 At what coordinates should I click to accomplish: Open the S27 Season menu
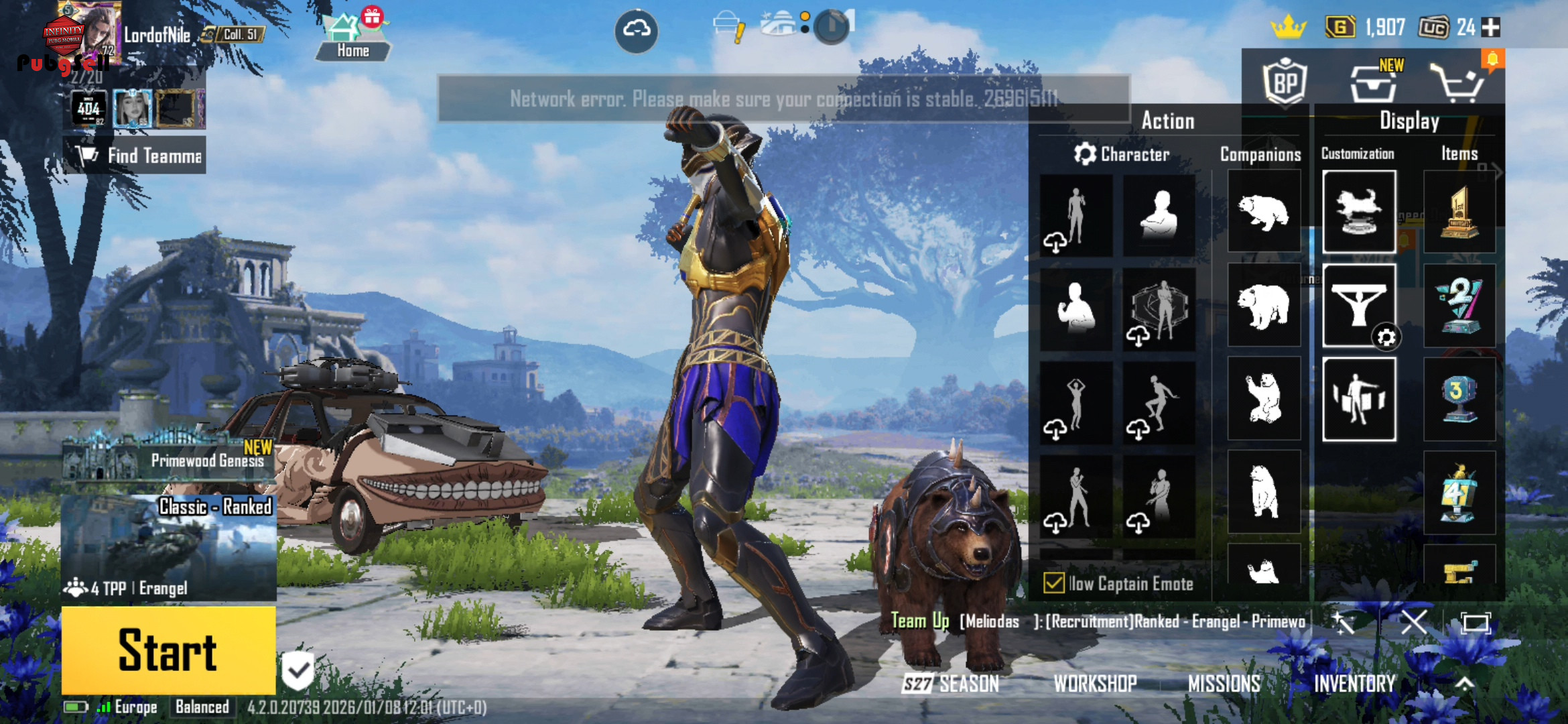[951, 683]
